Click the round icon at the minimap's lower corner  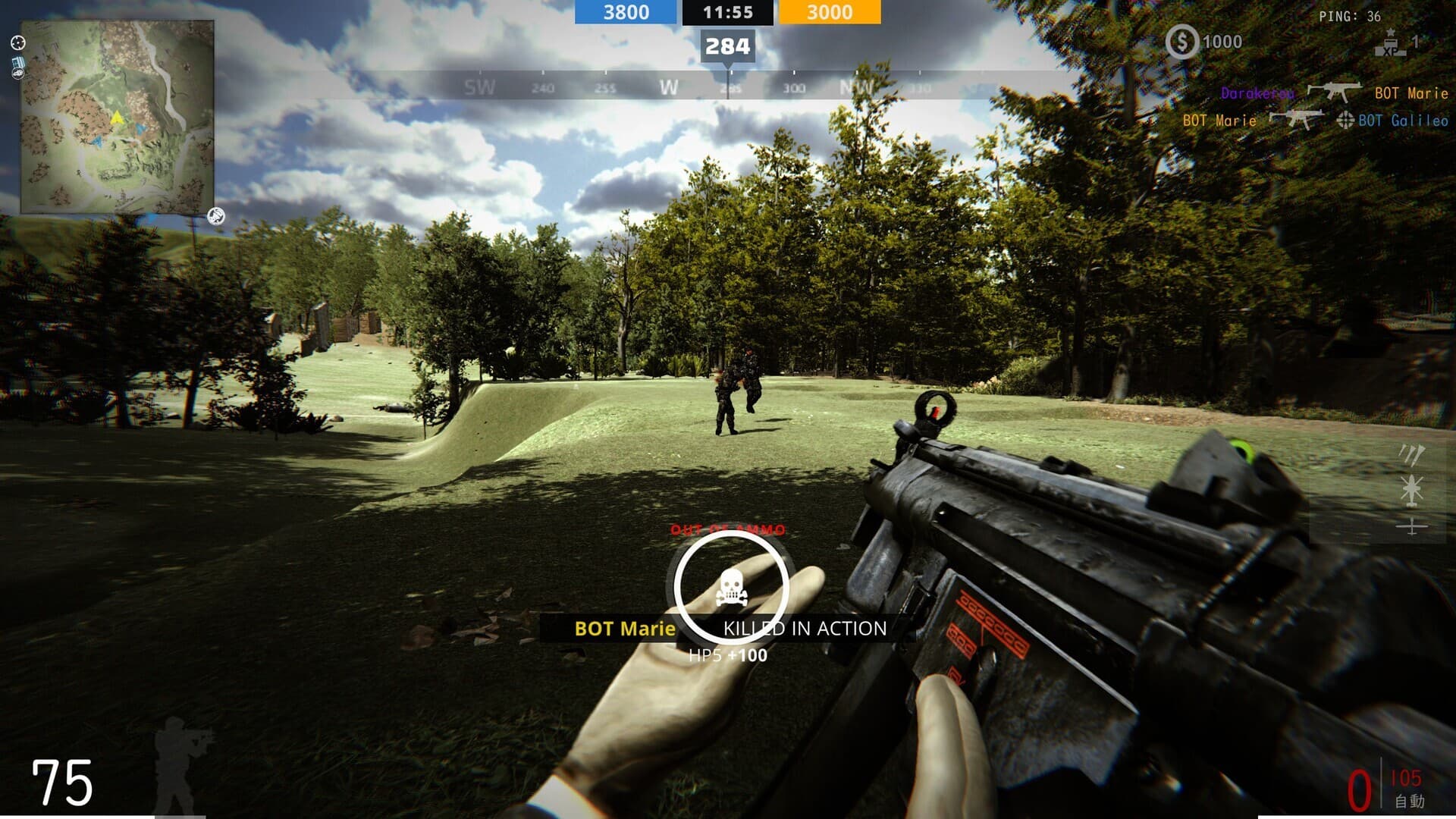click(216, 217)
